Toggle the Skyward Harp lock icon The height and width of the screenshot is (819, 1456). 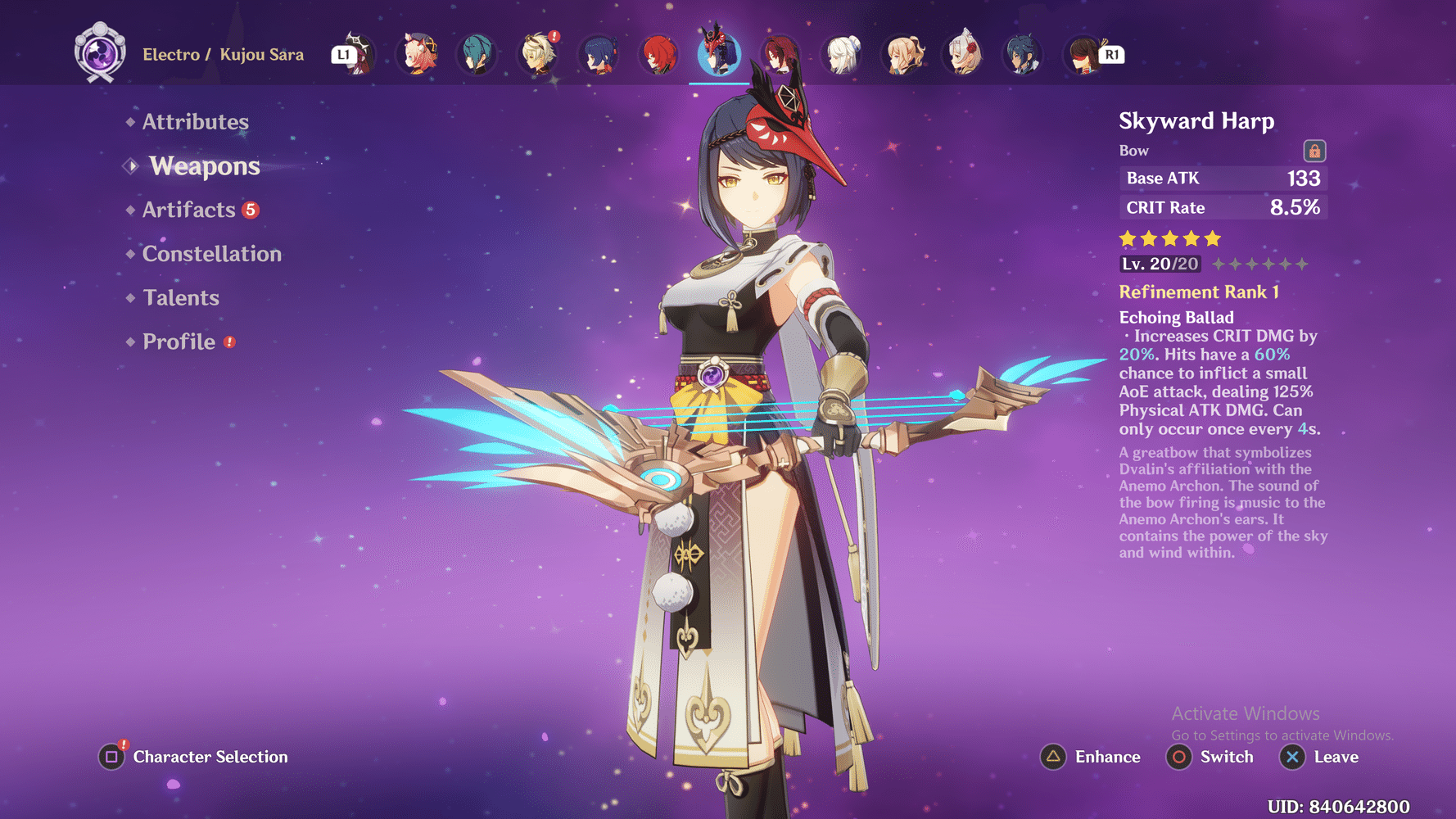click(1314, 152)
